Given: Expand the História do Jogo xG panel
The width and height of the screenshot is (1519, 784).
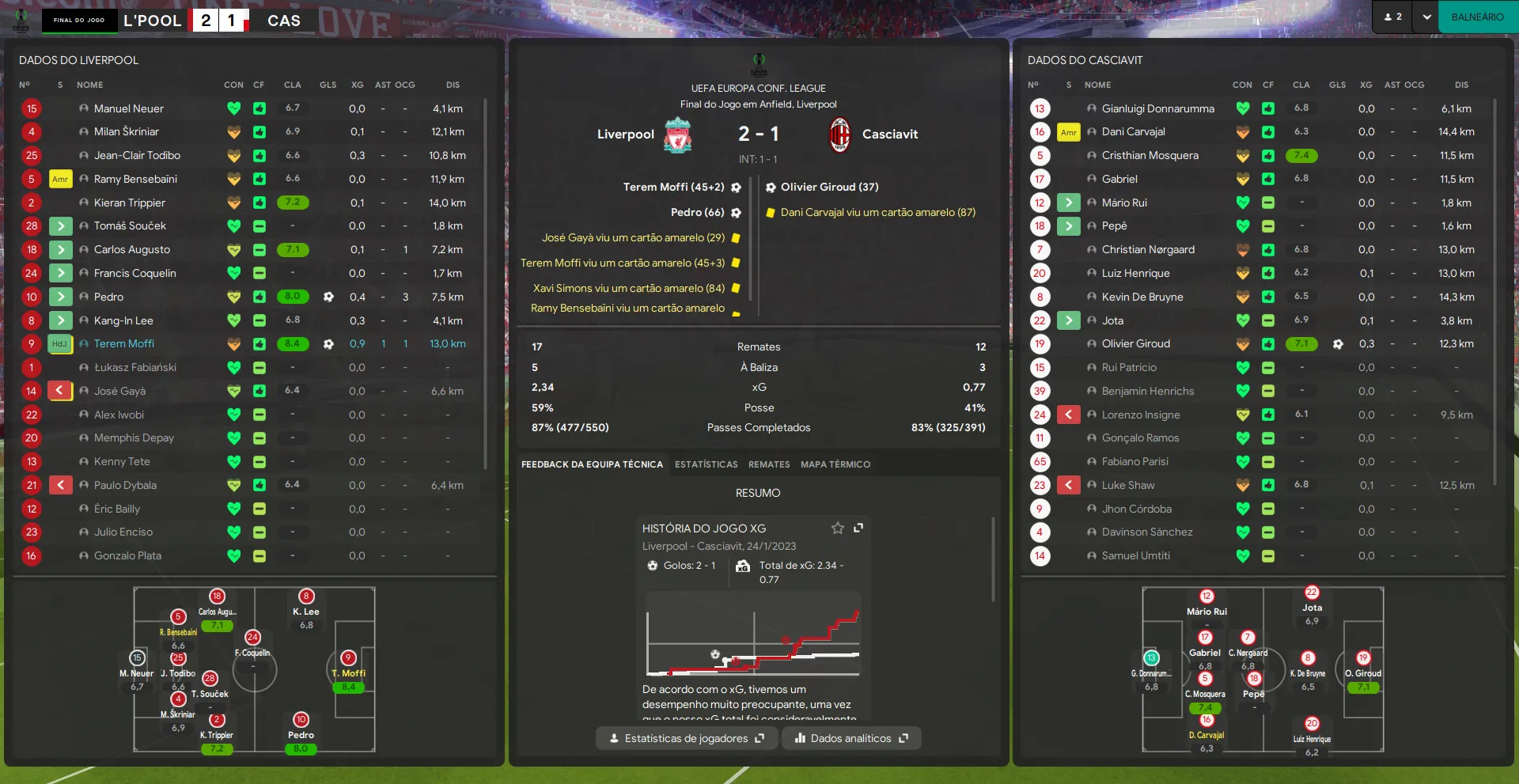Looking at the screenshot, I should (x=858, y=528).
